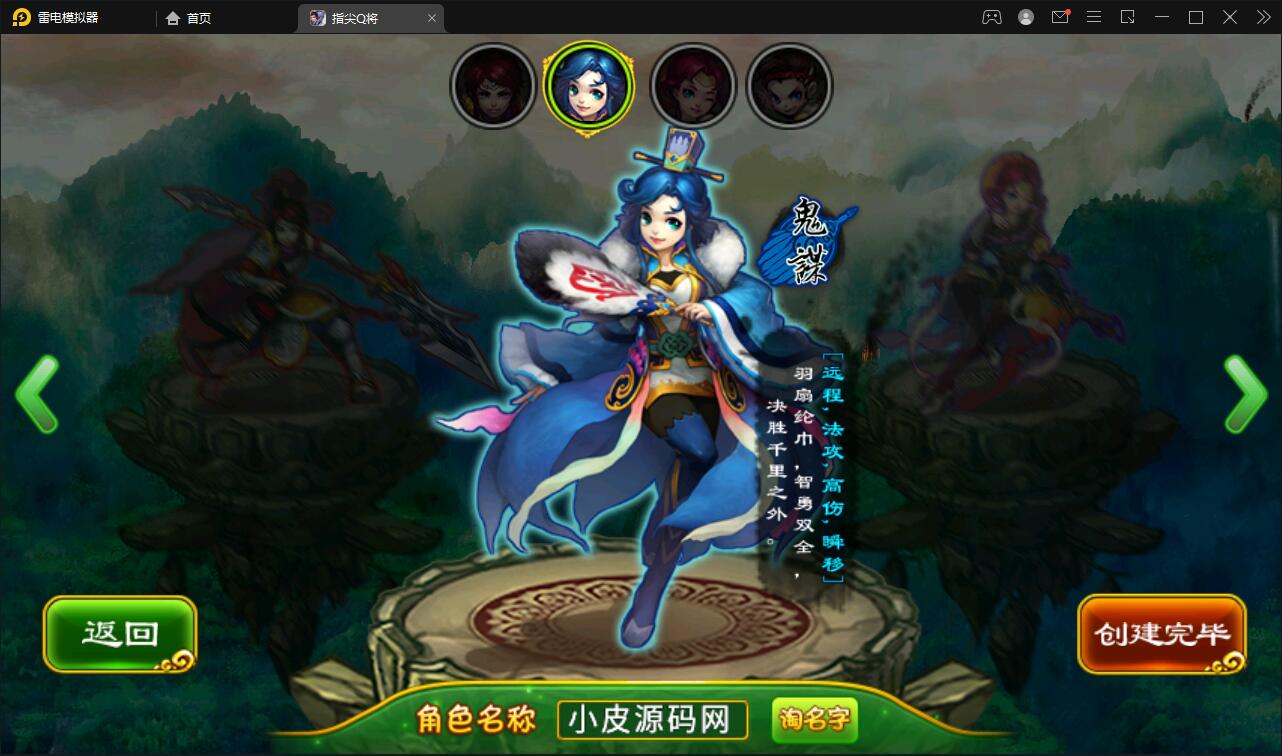Select the rightmost character portrait

click(x=790, y=86)
